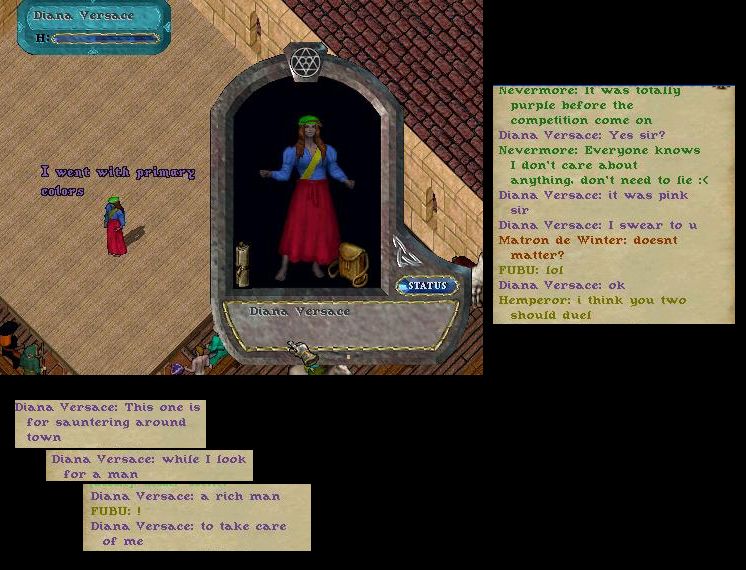Open the character profile scroll
This screenshot has height=570, width=746.
(243, 264)
